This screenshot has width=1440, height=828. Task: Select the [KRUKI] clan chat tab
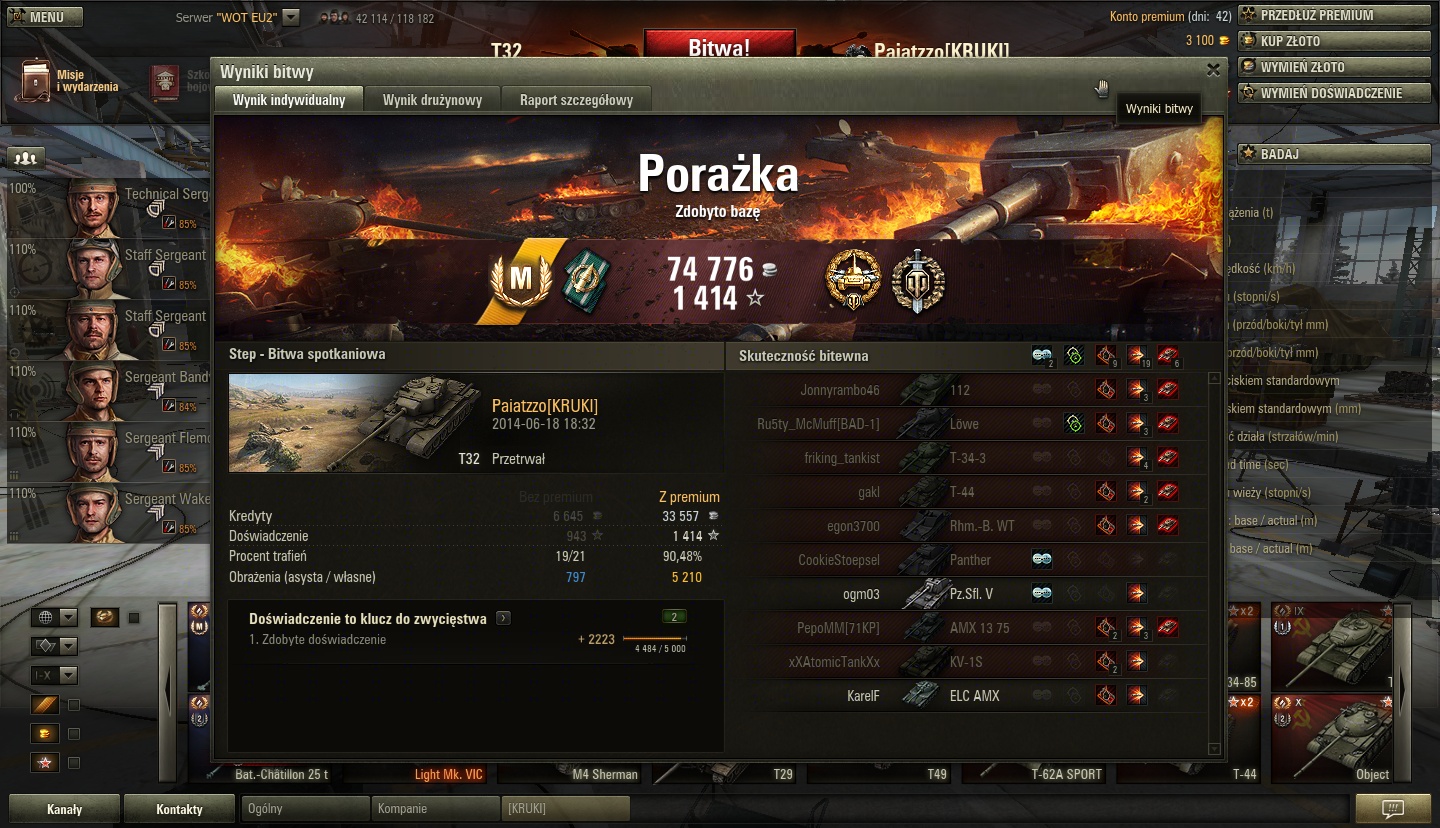pyautogui.click(x=565, y=809)
